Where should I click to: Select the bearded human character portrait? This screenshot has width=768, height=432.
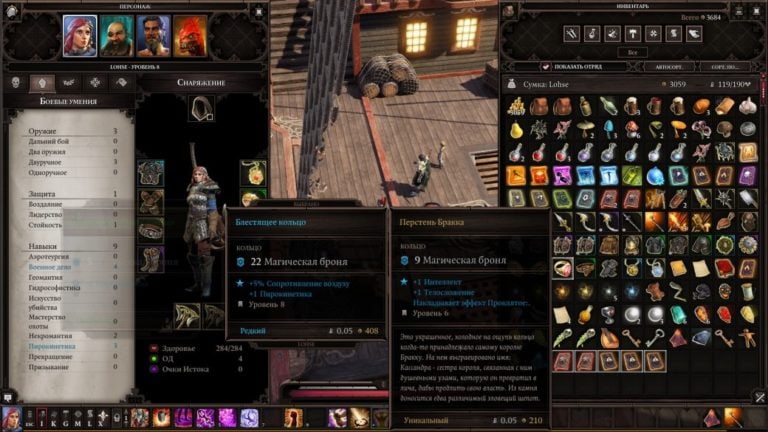click(x=153, y=35)
